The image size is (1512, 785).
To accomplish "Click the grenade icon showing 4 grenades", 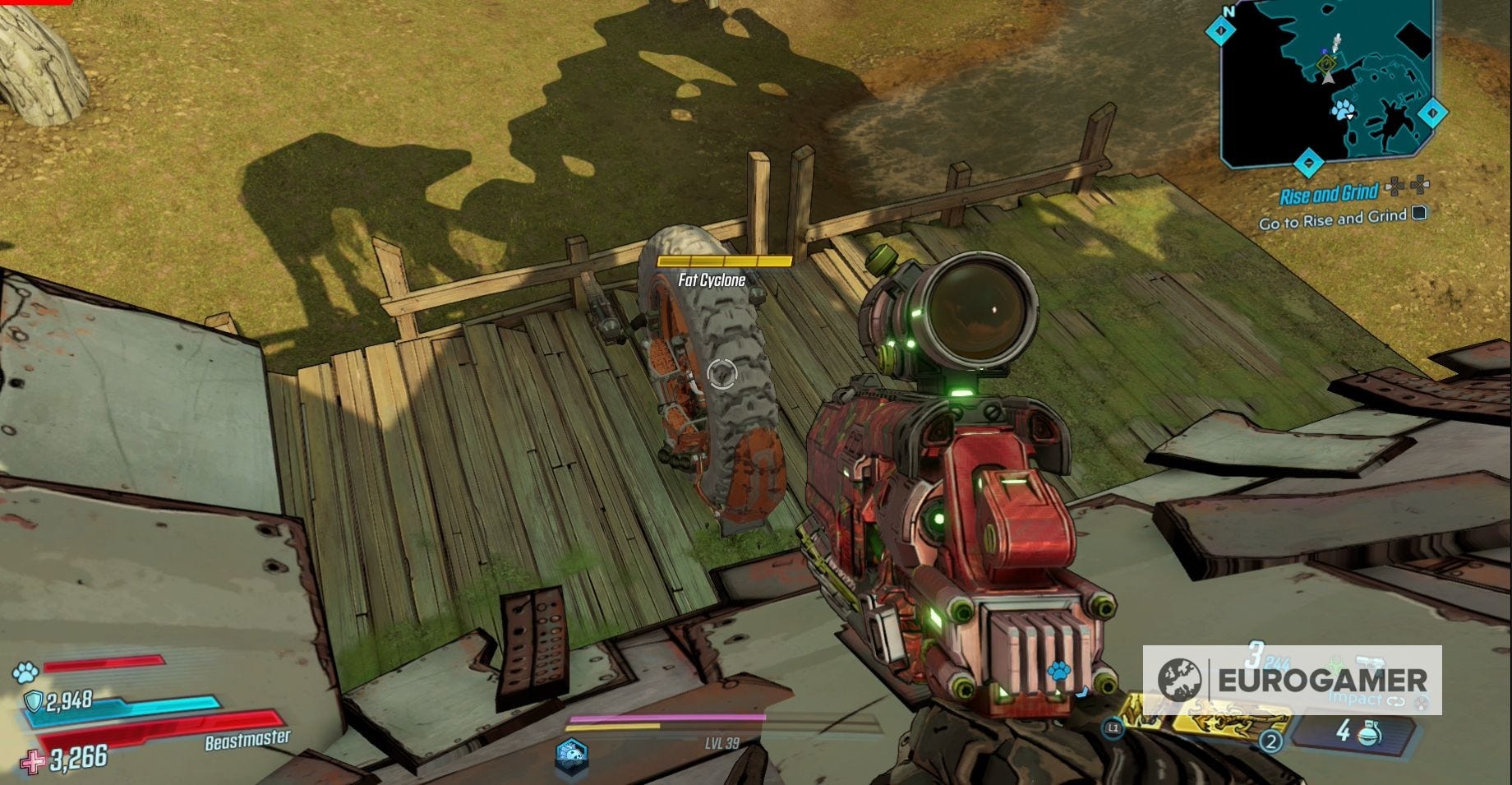I will (1370, 736).
